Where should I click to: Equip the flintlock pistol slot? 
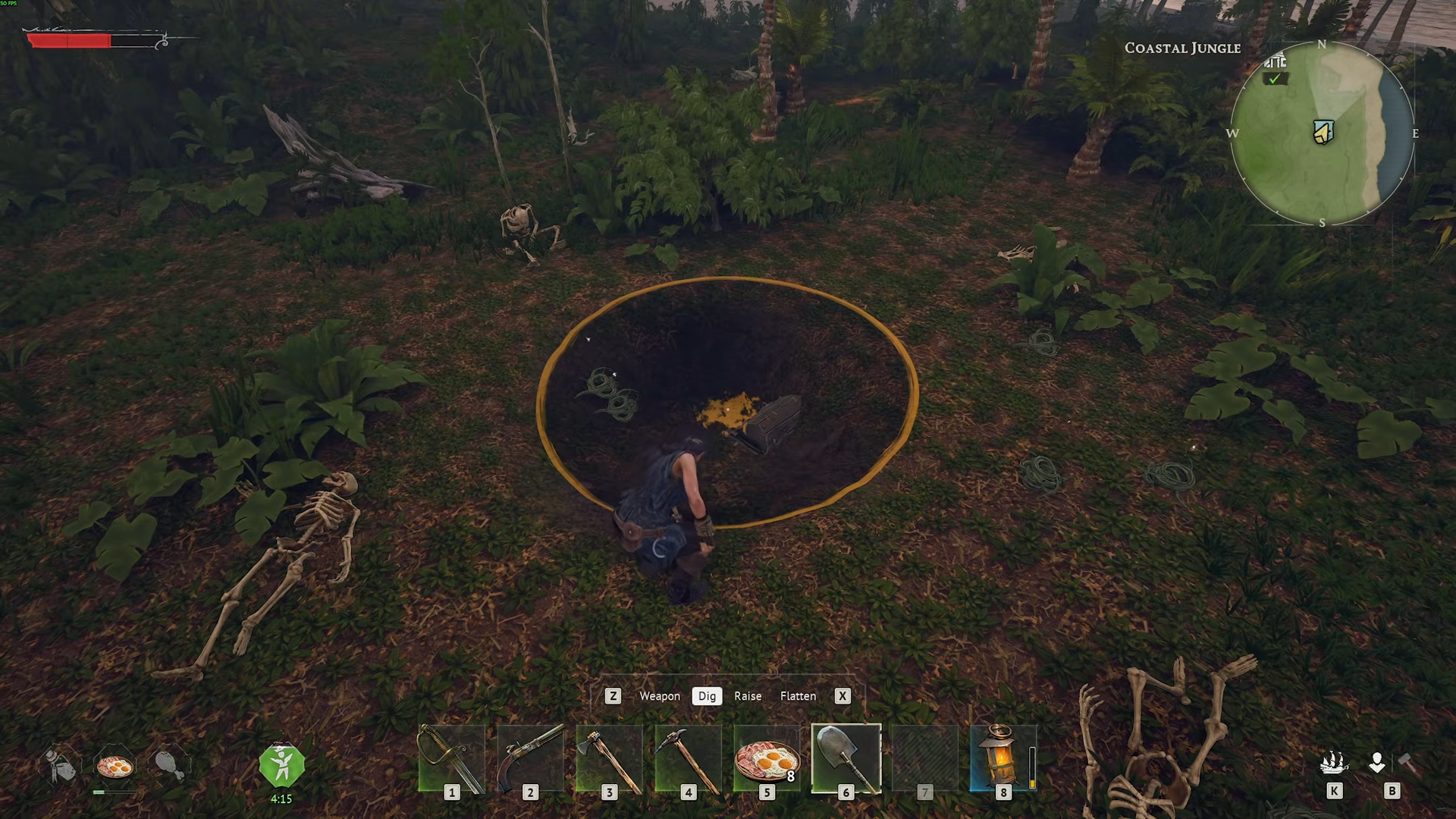pos(530,759)
